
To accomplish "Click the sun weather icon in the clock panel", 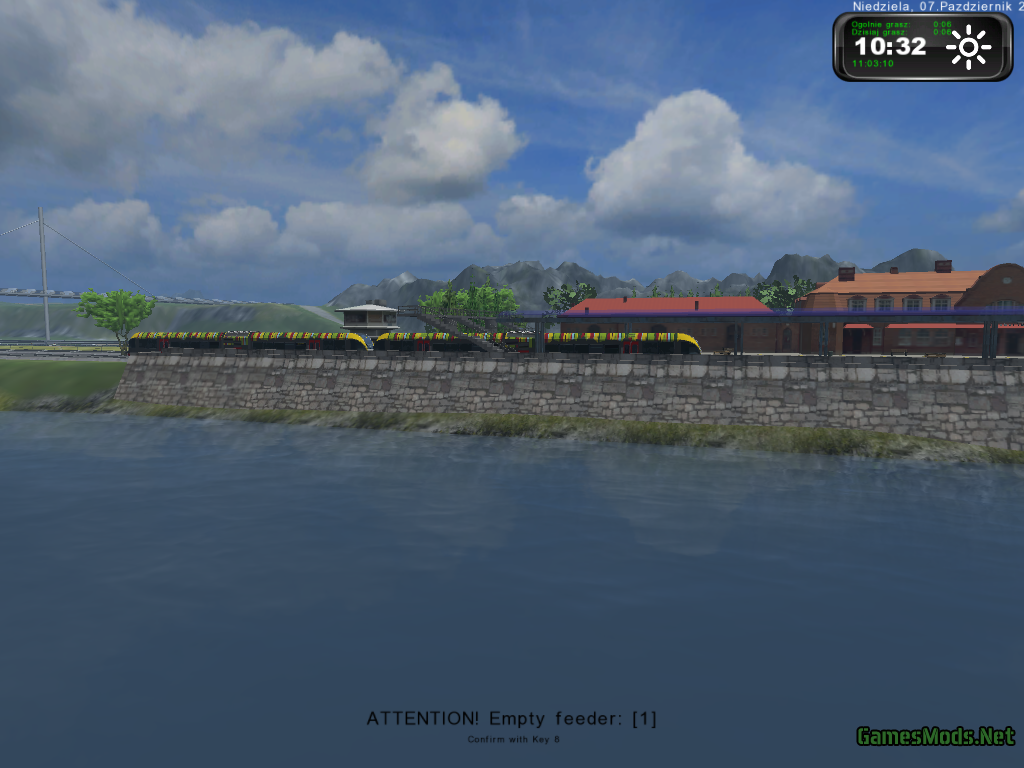I will pyautogui.click(x=968, y=47).
